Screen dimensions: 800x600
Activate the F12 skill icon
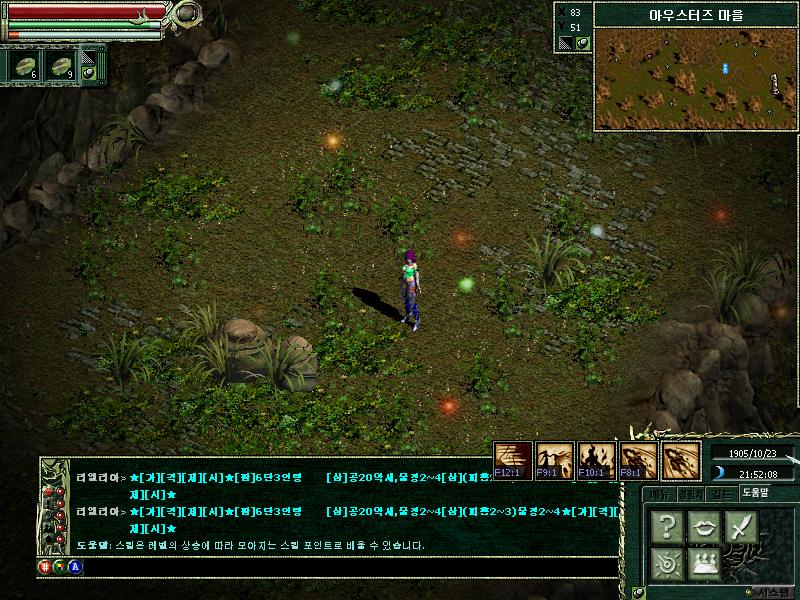point(514,459)
